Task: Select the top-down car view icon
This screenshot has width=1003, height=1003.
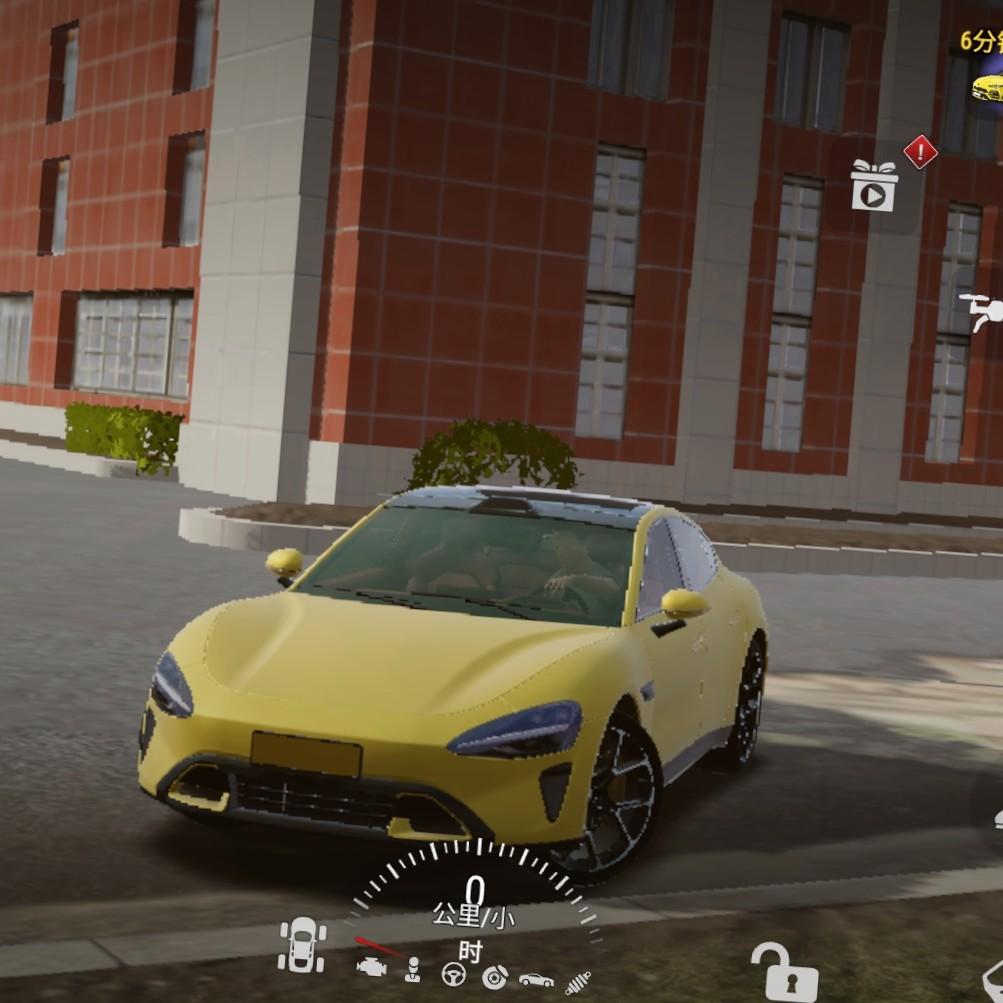Action: click(301, 945)
